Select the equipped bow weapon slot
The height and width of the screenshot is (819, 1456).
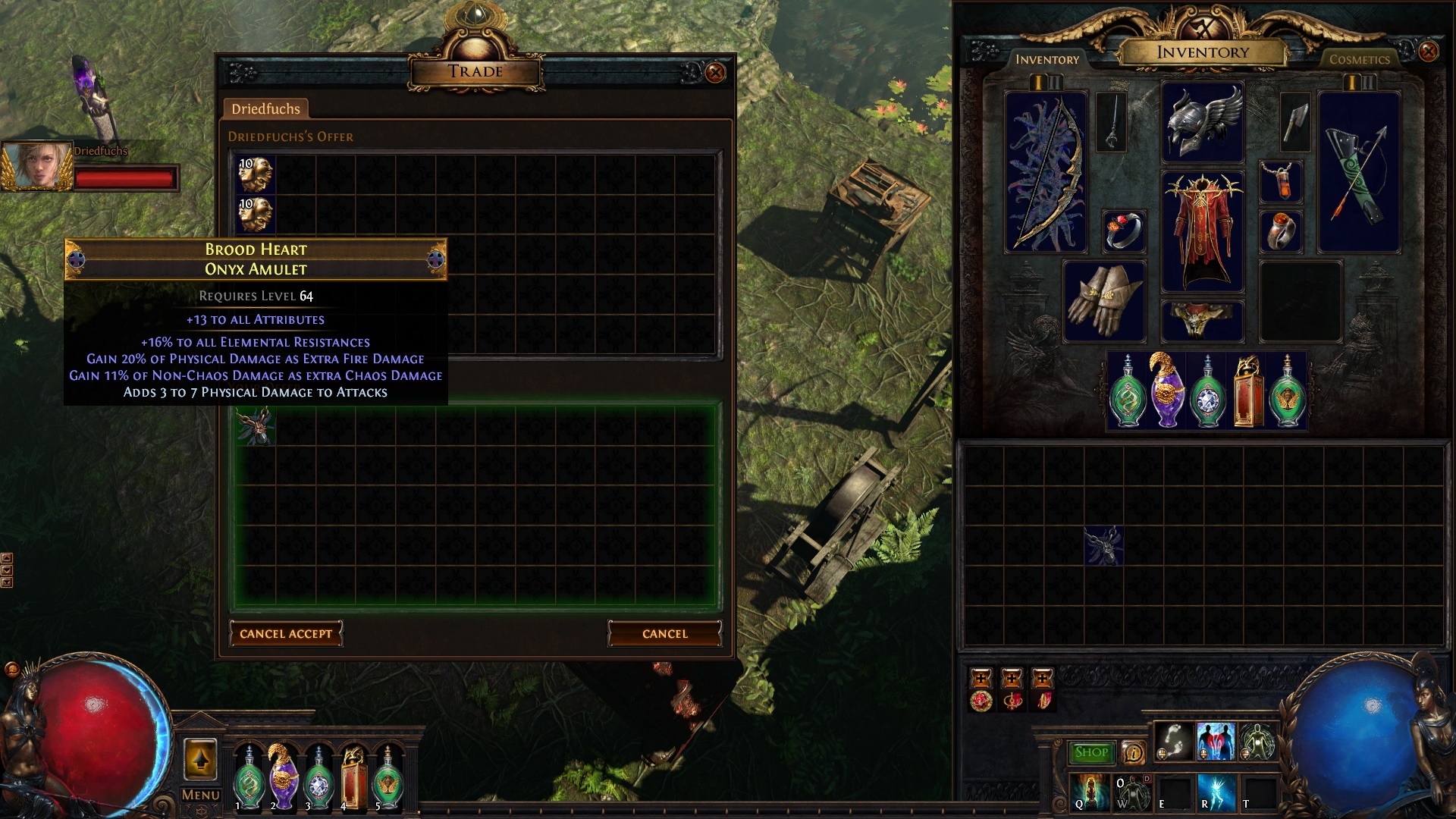click(1046, 172)
